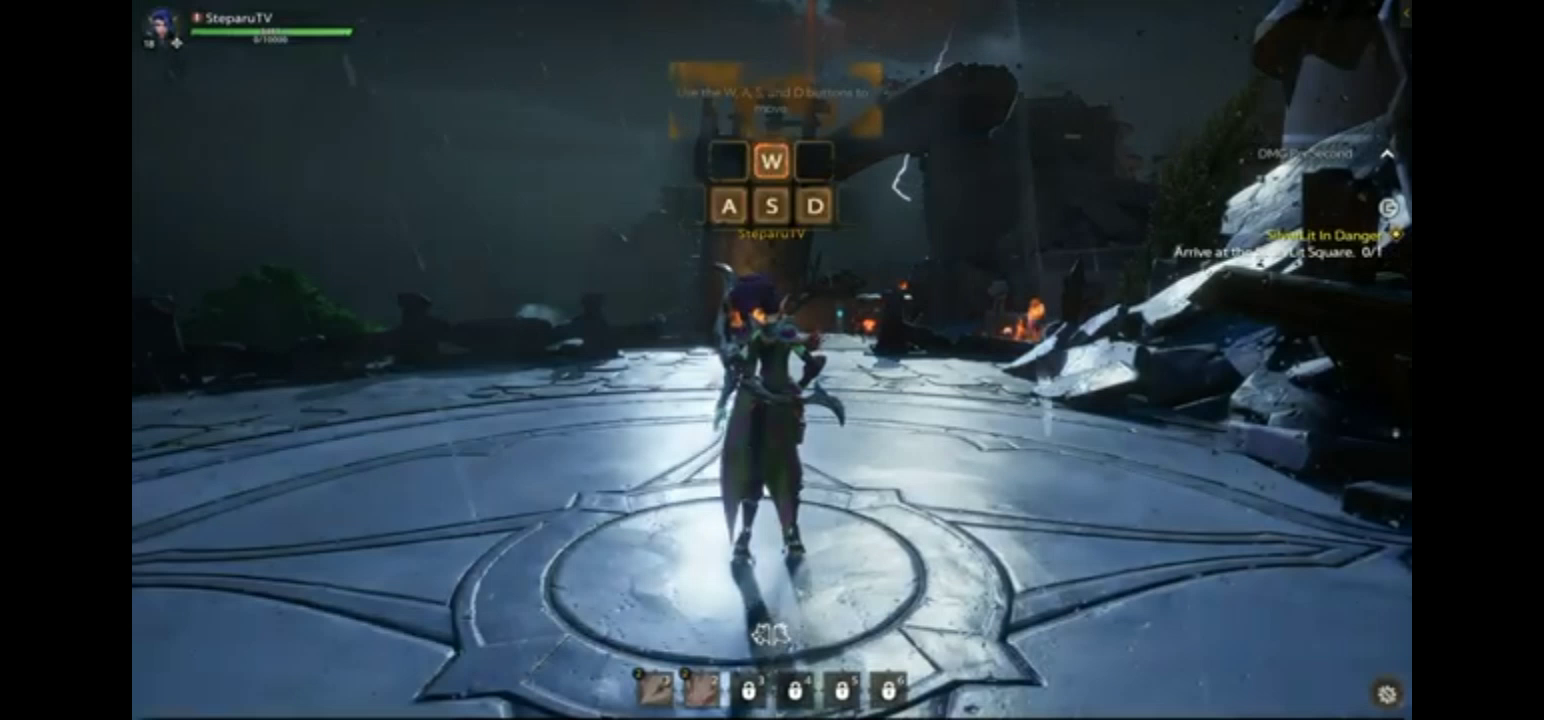Click the star icon beside SilverLit In Danger

1396,234
